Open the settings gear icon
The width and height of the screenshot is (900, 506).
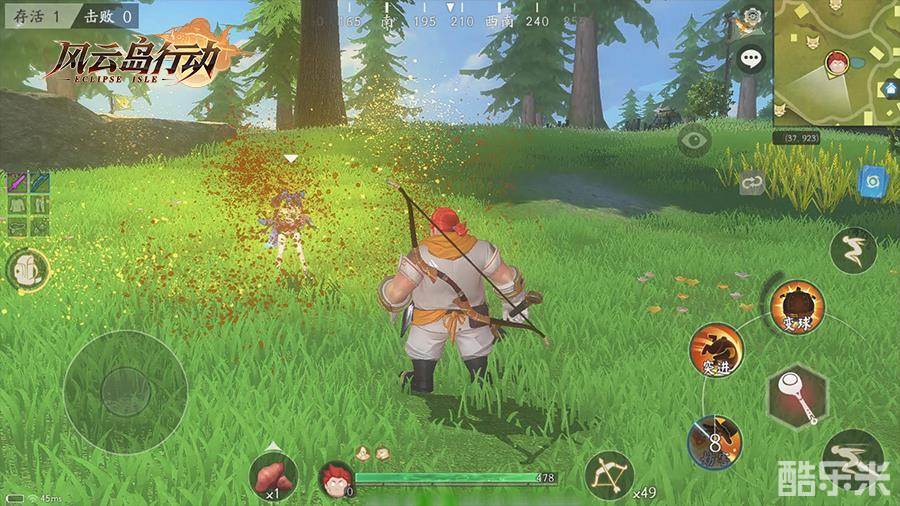pos(753,17)
